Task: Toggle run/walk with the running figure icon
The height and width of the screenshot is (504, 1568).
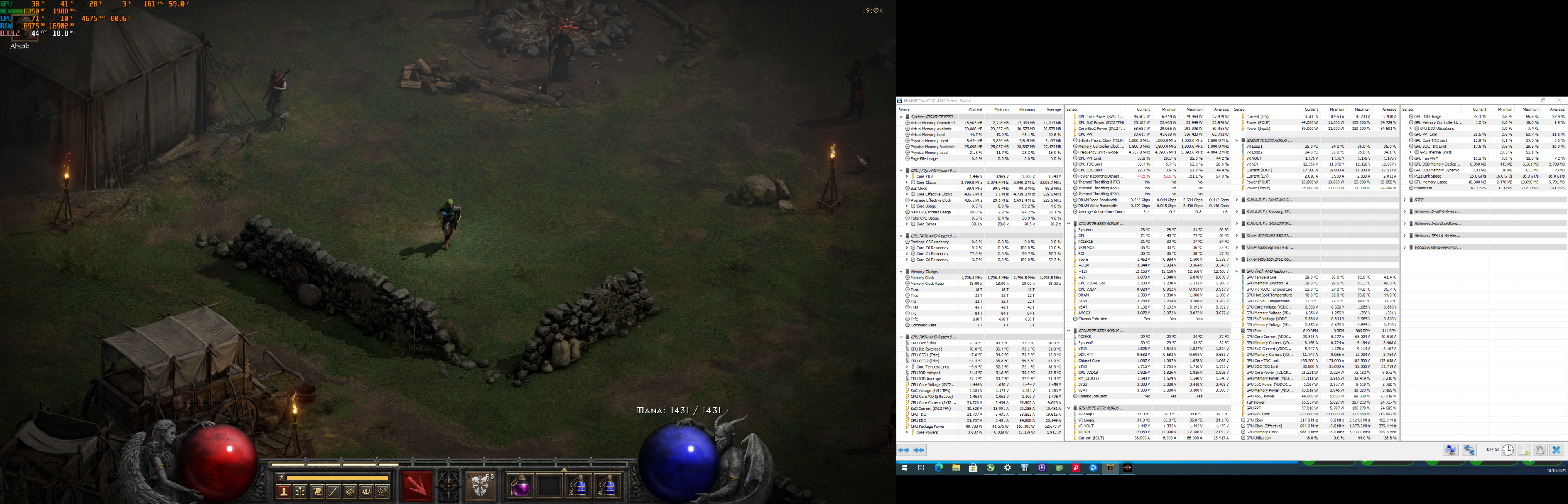Action: click(x=282, y=478)
